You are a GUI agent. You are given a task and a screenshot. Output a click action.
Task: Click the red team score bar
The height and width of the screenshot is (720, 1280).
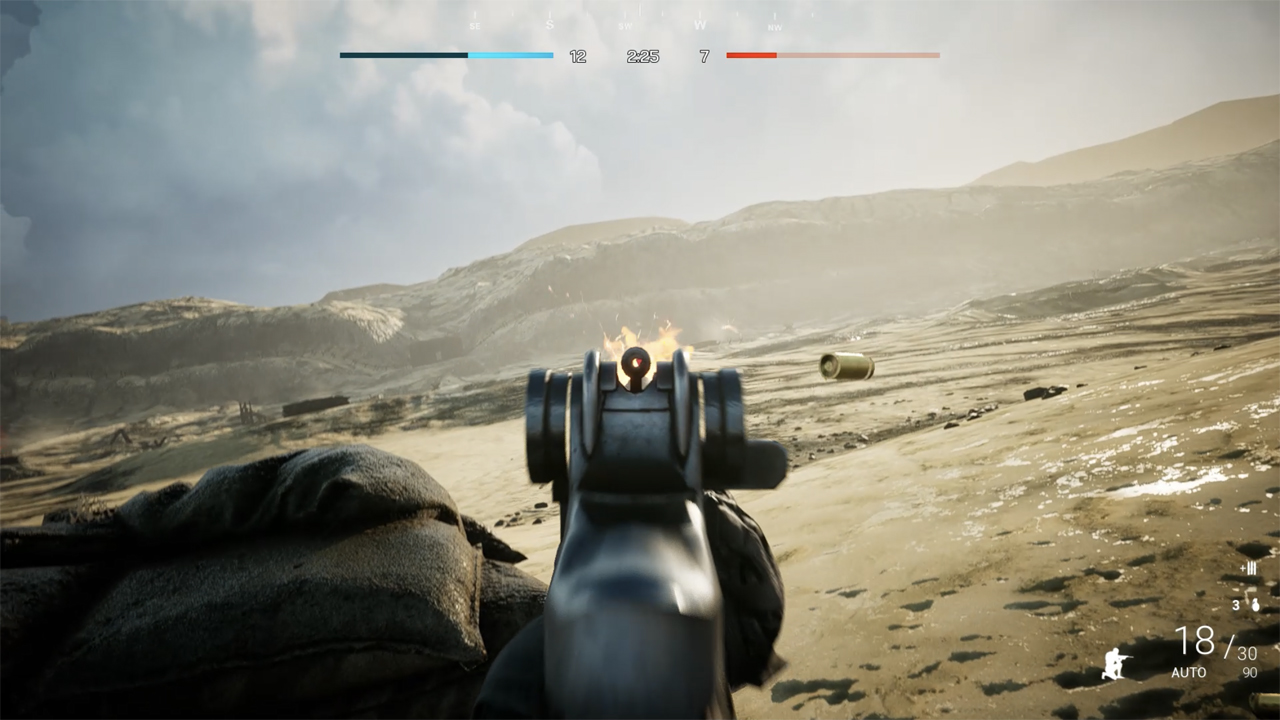tap(835, 56)
